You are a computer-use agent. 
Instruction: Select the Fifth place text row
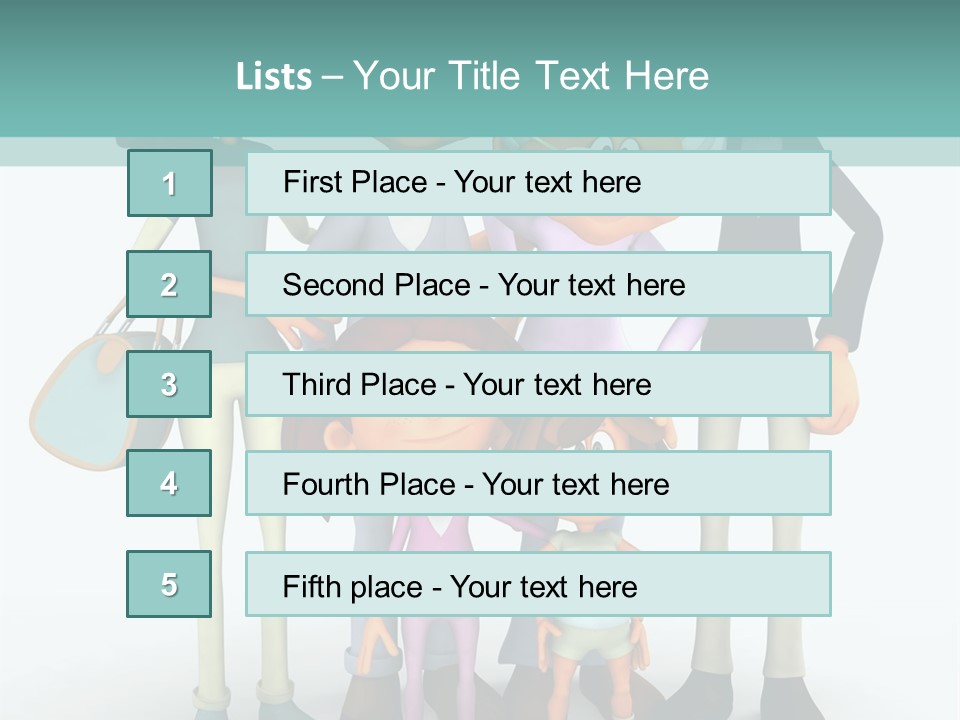click(x=538, y=585)
